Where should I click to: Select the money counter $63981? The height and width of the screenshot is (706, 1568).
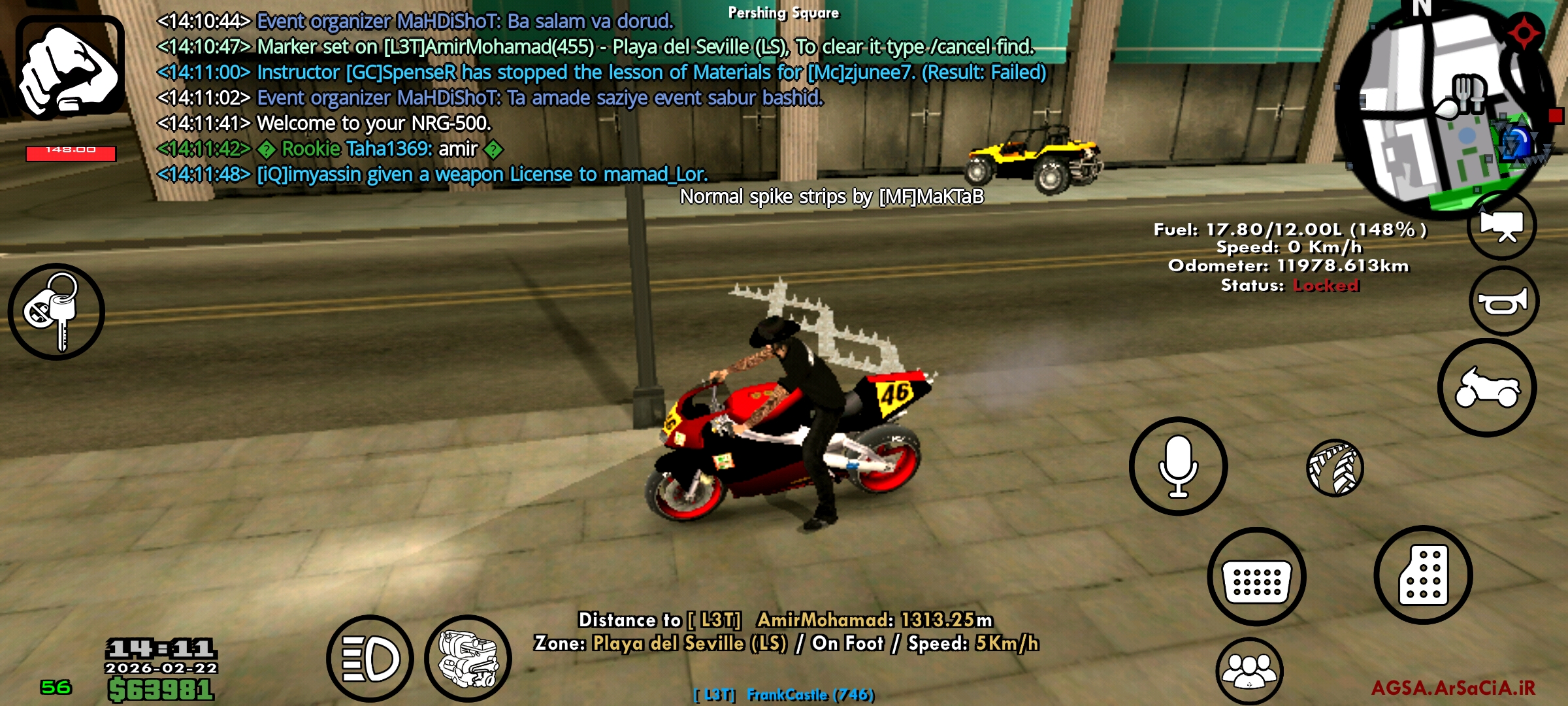pyautogui.click(x=160, y=690)
